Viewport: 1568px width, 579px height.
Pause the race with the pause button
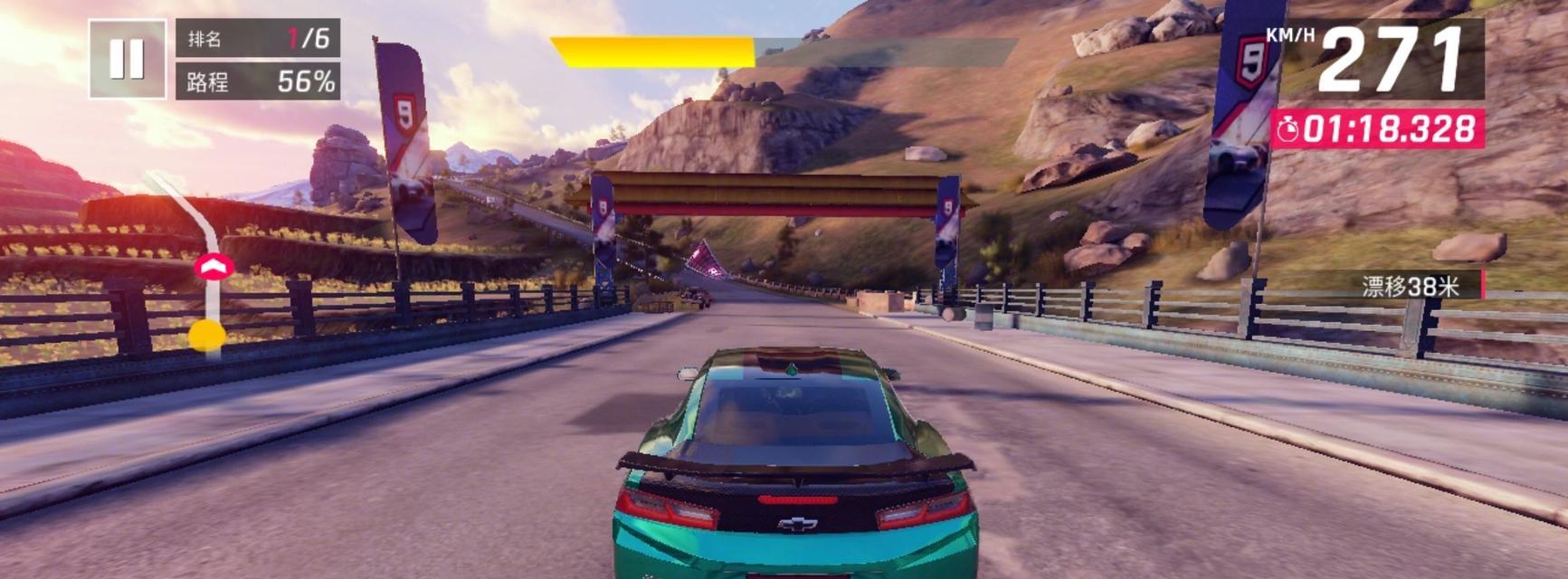[127, 59]
